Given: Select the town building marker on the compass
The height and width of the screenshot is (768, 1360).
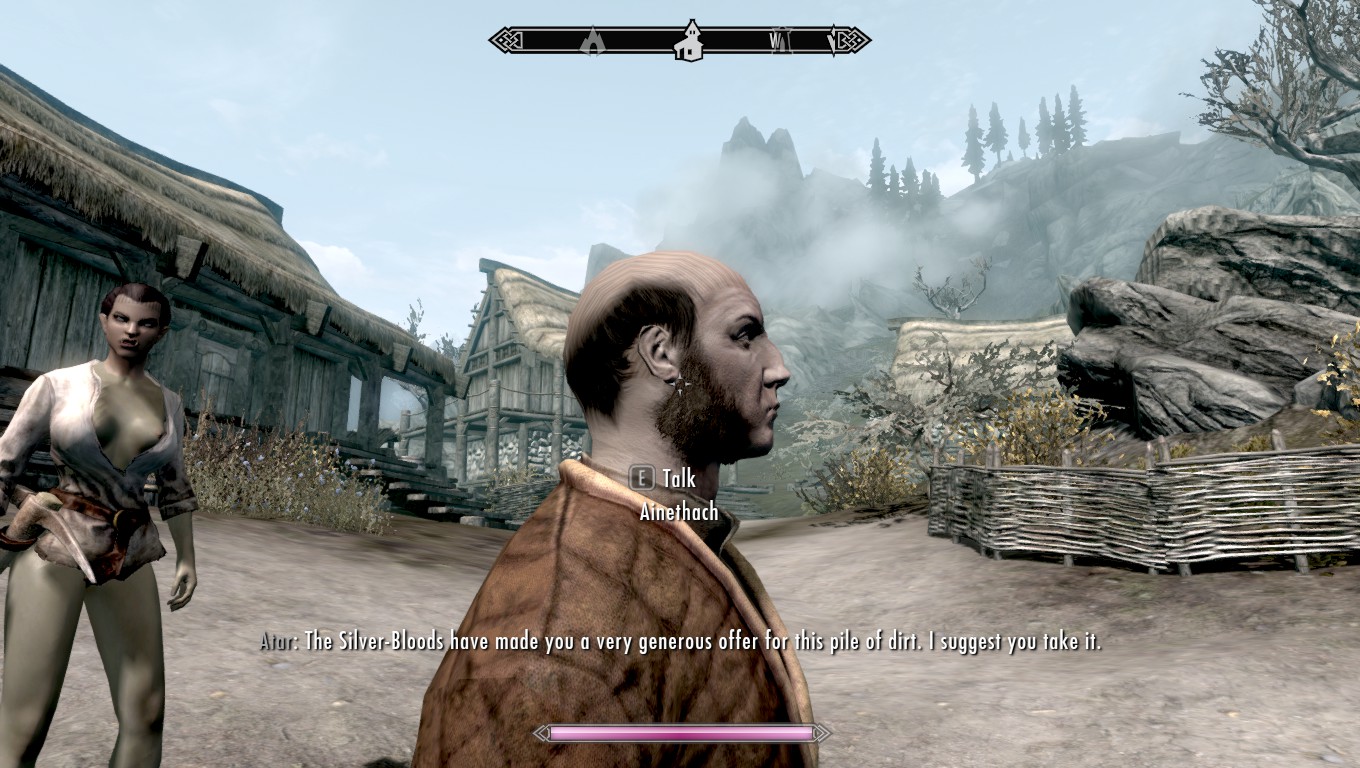Looking at the screenshot, I should pyautogui.click(x=690, y=42).
